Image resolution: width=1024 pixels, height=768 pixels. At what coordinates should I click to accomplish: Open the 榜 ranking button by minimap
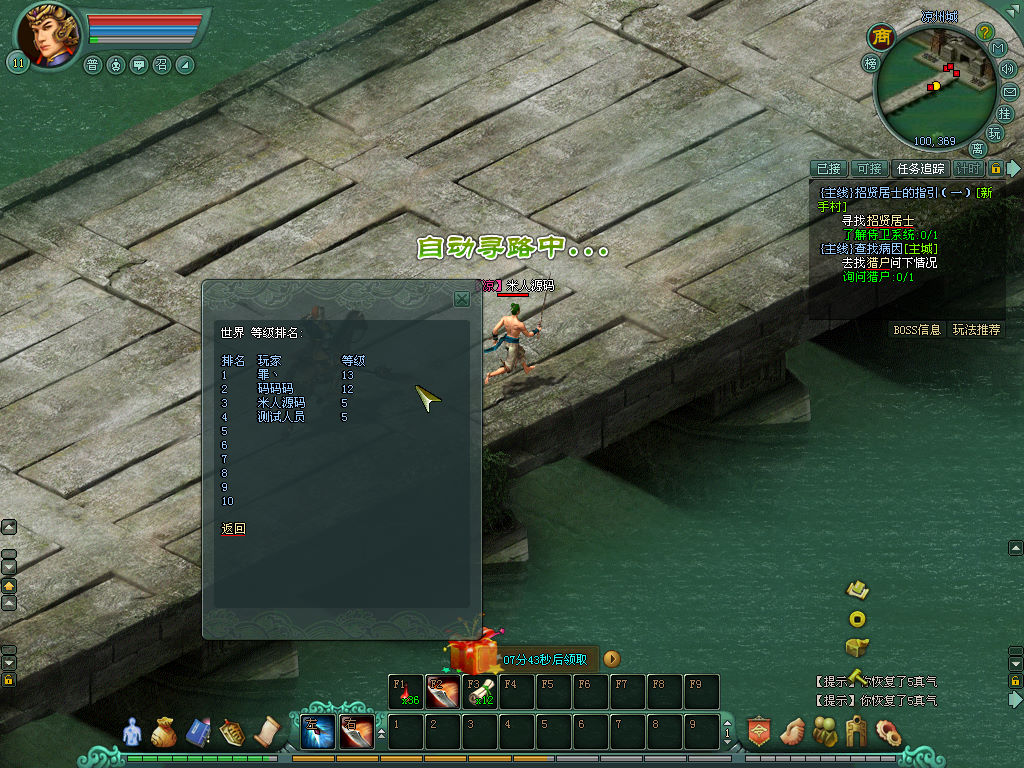click(869, 63)
